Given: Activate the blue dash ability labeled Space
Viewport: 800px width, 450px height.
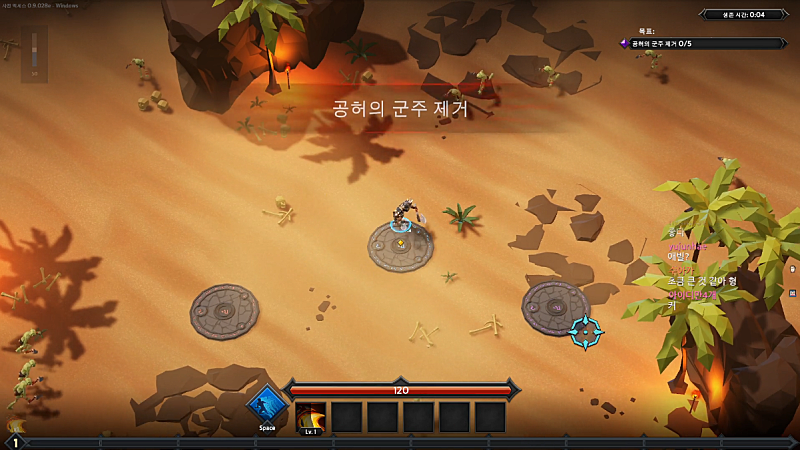Looking at the screenshot, I should tap(267, 406).
